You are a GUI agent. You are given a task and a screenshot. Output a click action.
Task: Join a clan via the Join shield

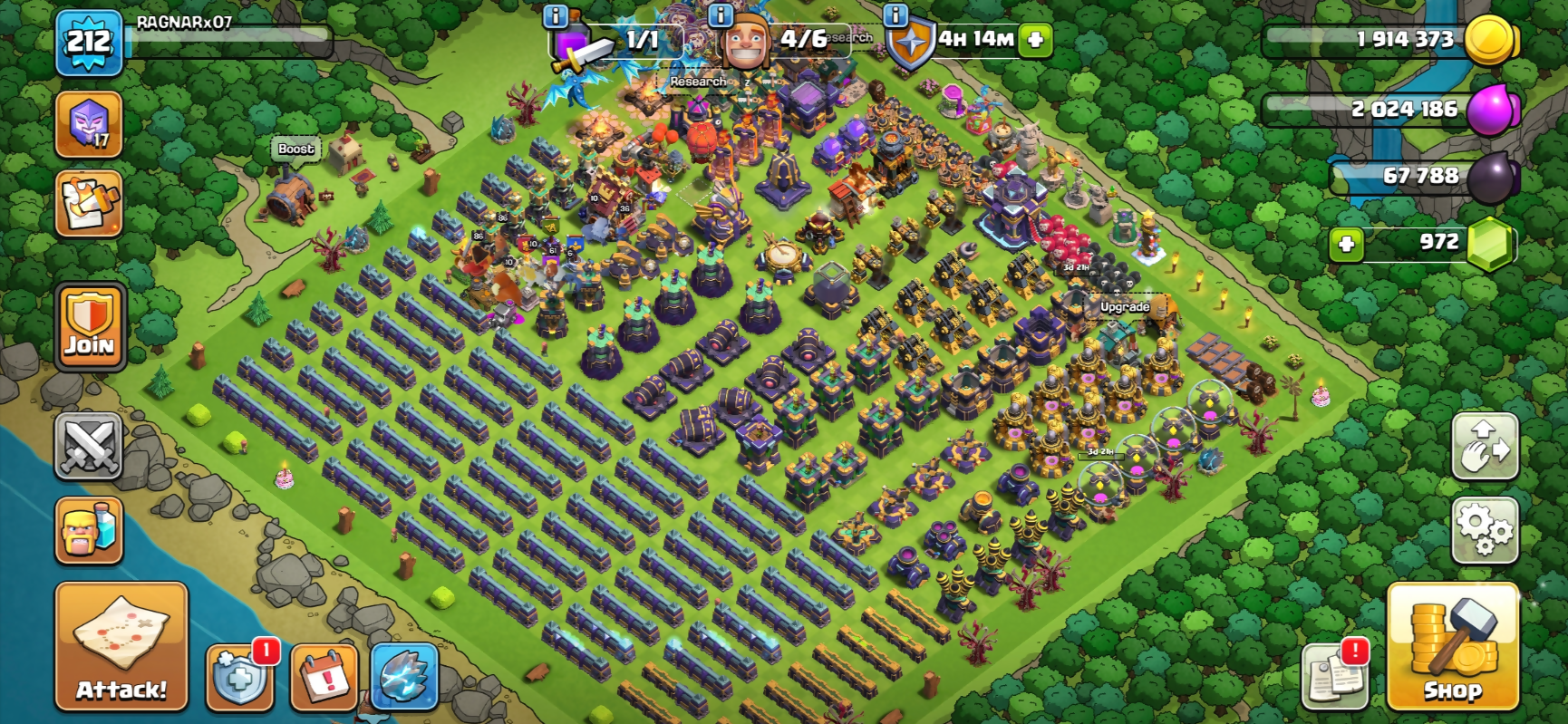90,326
